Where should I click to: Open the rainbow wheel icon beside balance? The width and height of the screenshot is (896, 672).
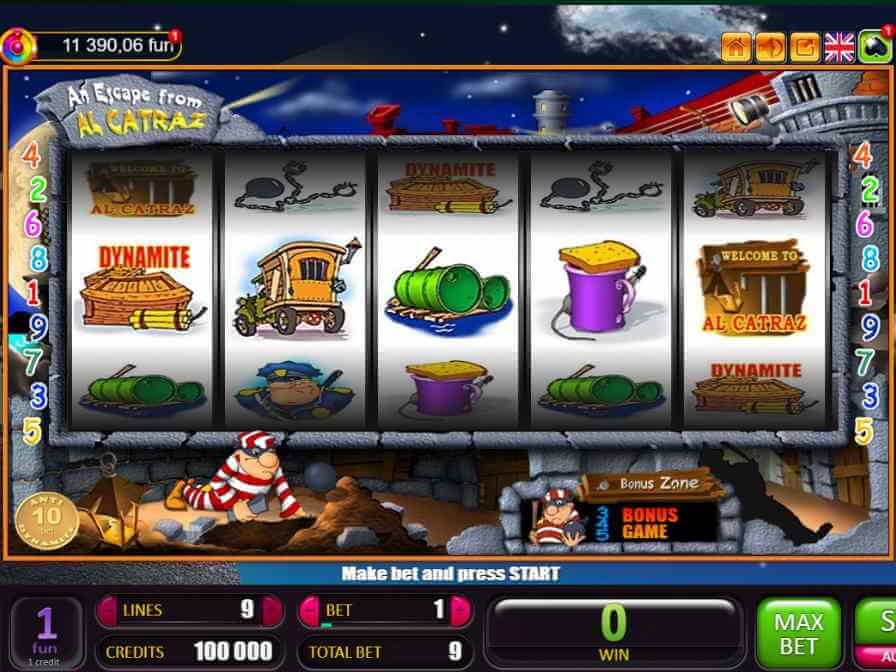(x=18, y=44)
